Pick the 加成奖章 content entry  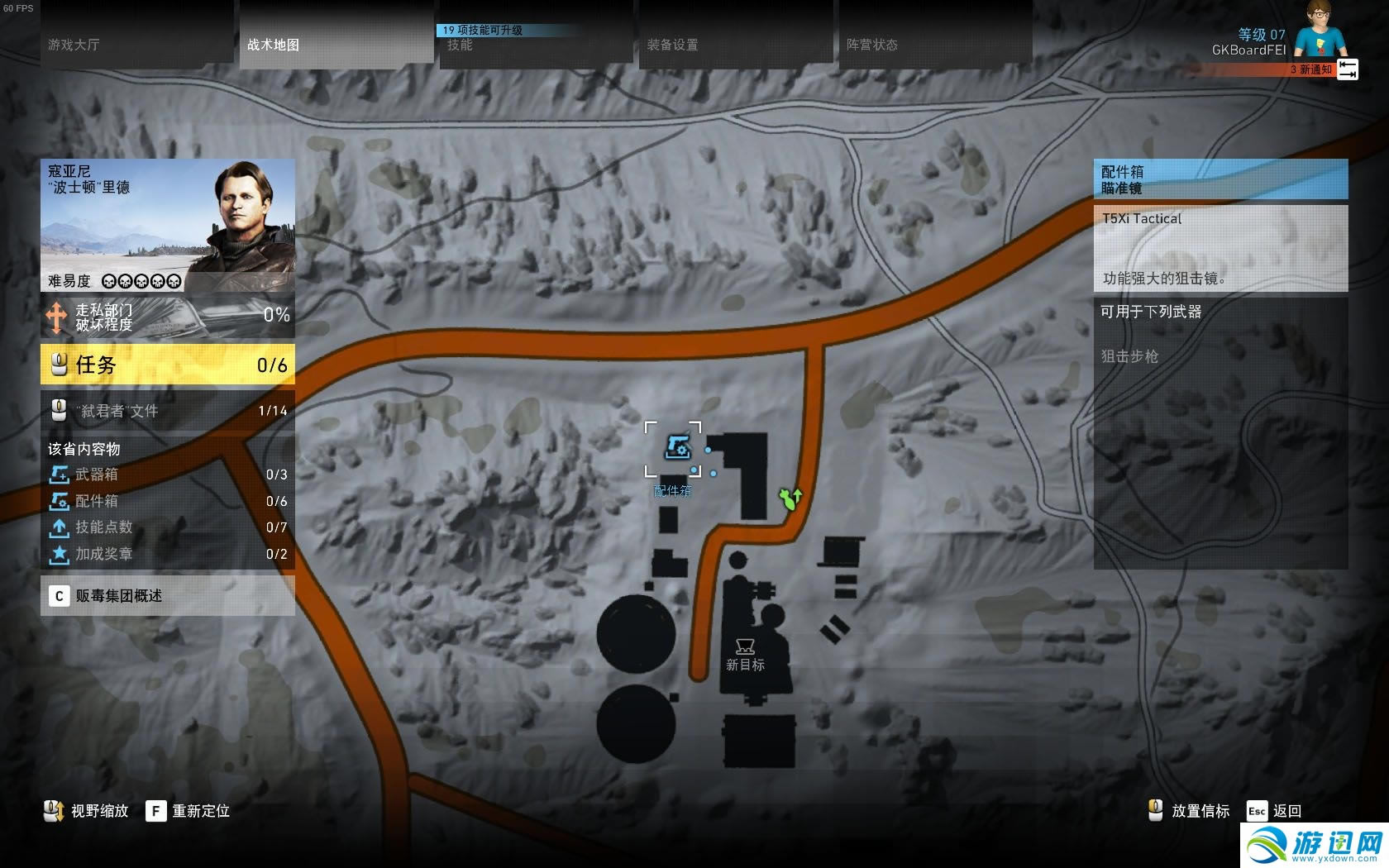click(168, 554)
